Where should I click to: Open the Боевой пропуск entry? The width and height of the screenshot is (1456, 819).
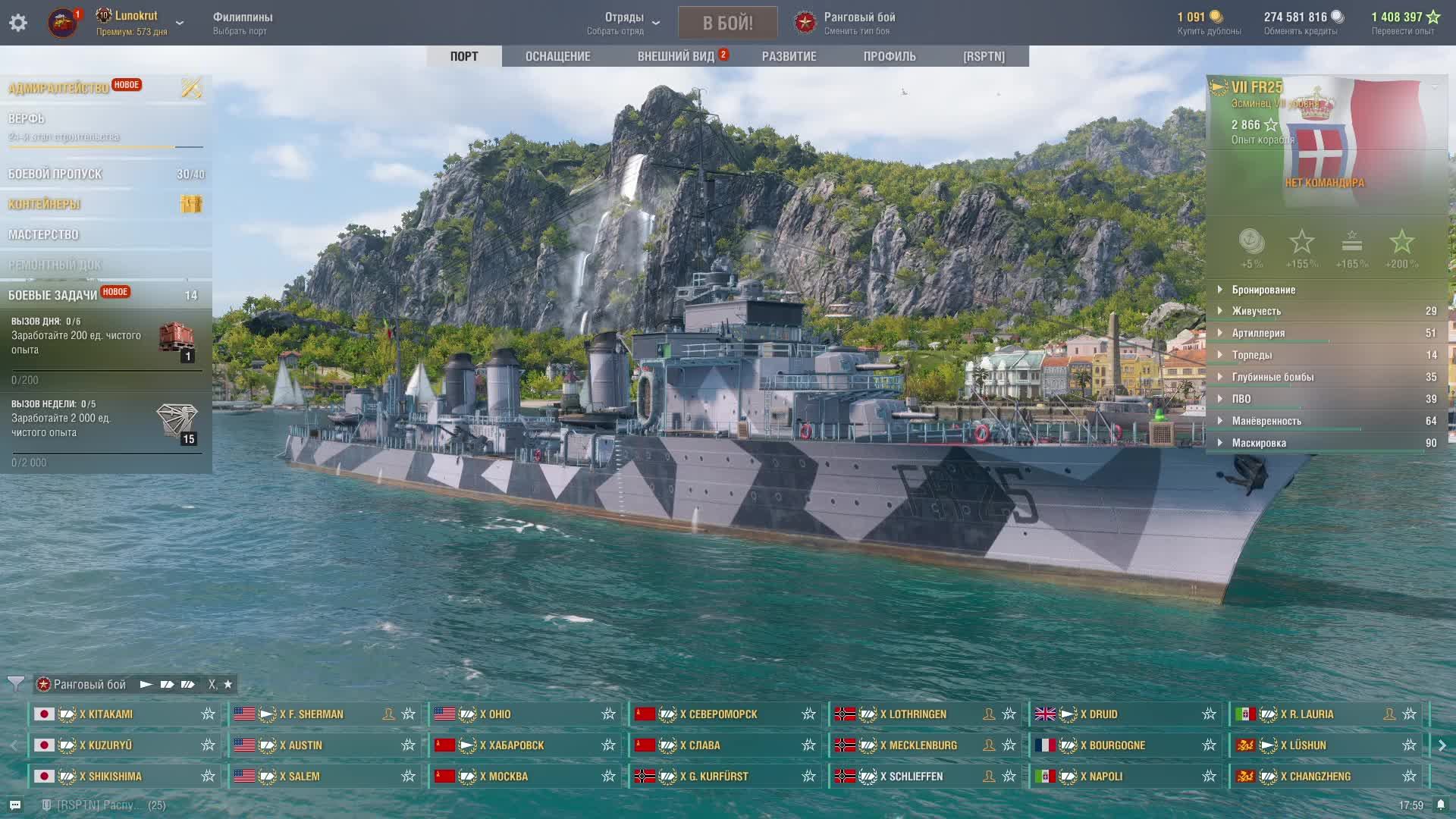tap(55, 174)
